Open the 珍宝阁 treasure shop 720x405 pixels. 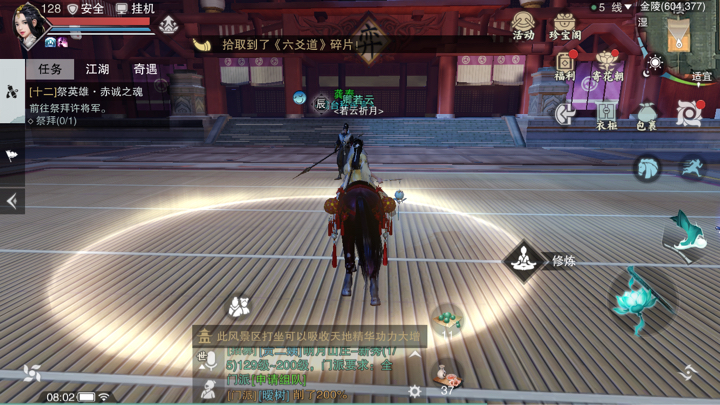(565, 25)
